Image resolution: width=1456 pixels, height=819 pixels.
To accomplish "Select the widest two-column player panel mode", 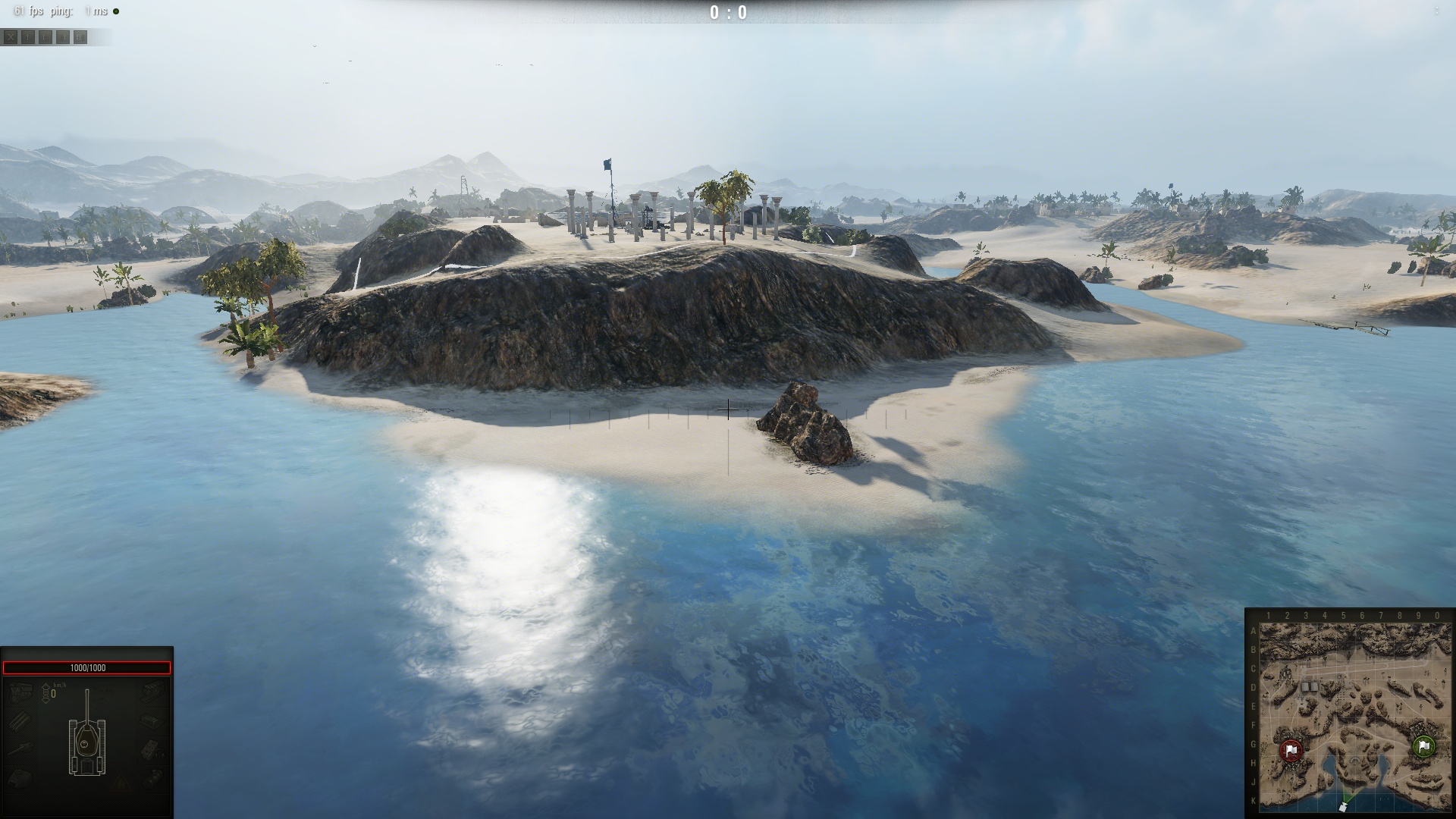I will [80, 37].
